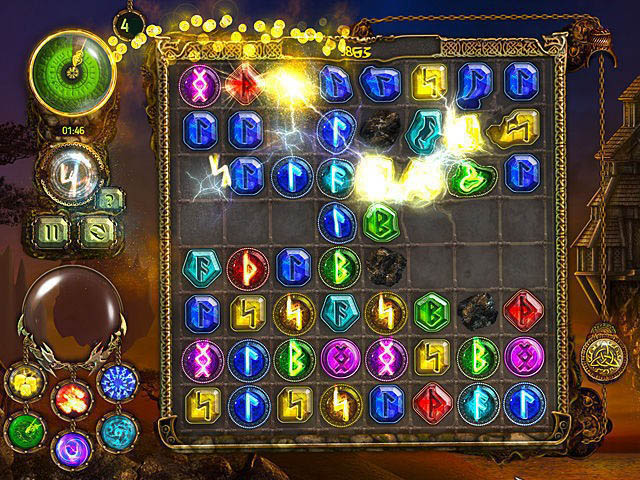Use the cyan whirlwind power-up
The image size is (640, 480).
click(x=117, y=430)
